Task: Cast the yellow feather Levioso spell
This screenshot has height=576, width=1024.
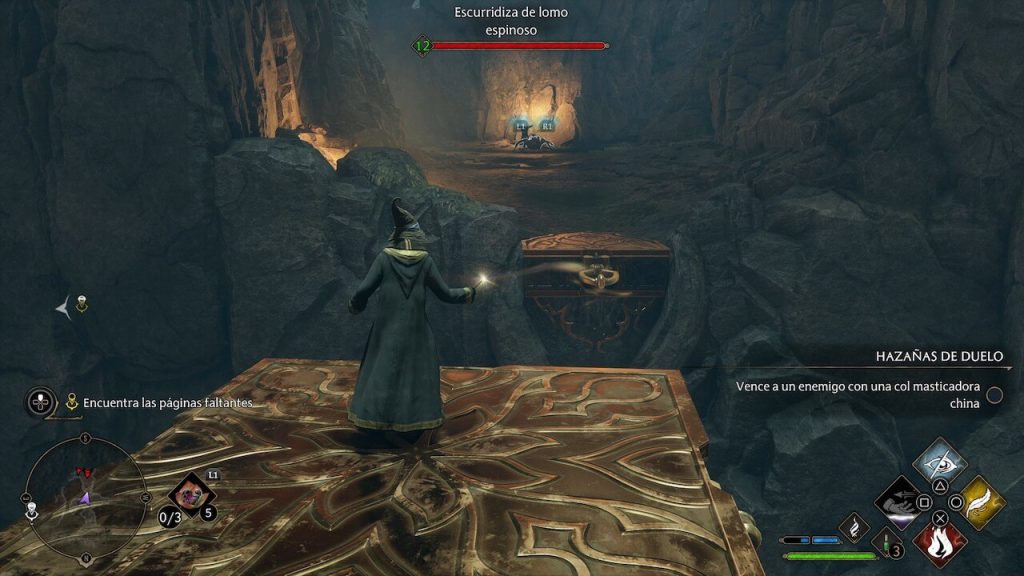Action: pos(979,502)
